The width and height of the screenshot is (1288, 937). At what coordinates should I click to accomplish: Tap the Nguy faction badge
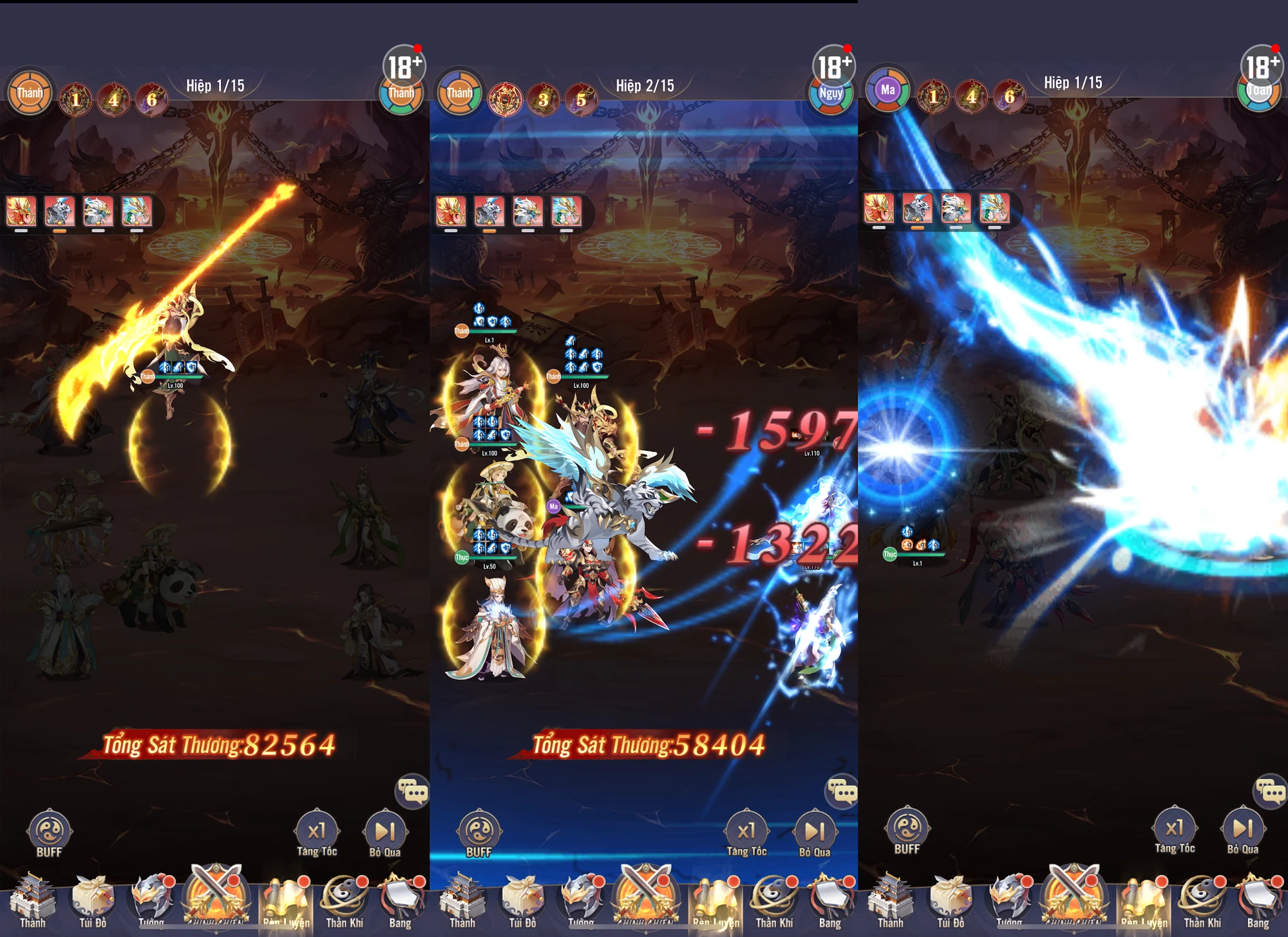click(x=831, y=95)
